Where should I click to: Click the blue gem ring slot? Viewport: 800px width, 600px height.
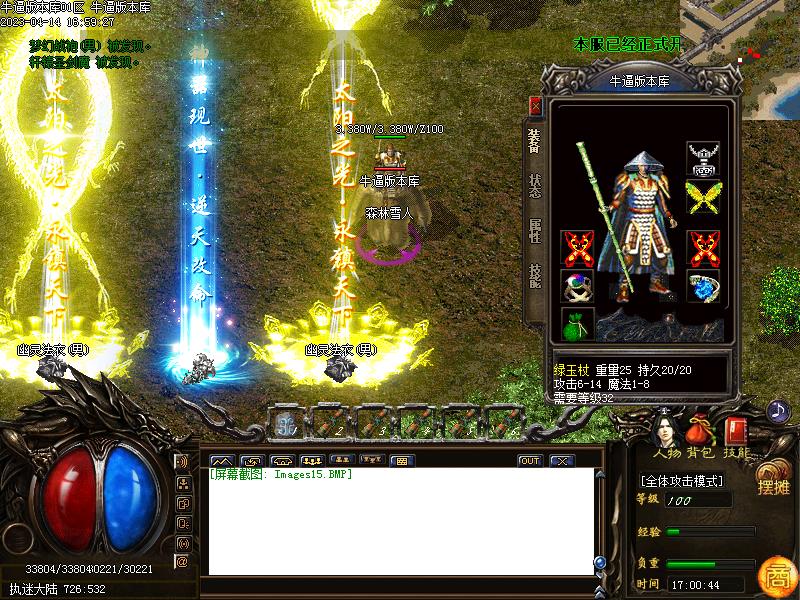click(x=702, y=286)
